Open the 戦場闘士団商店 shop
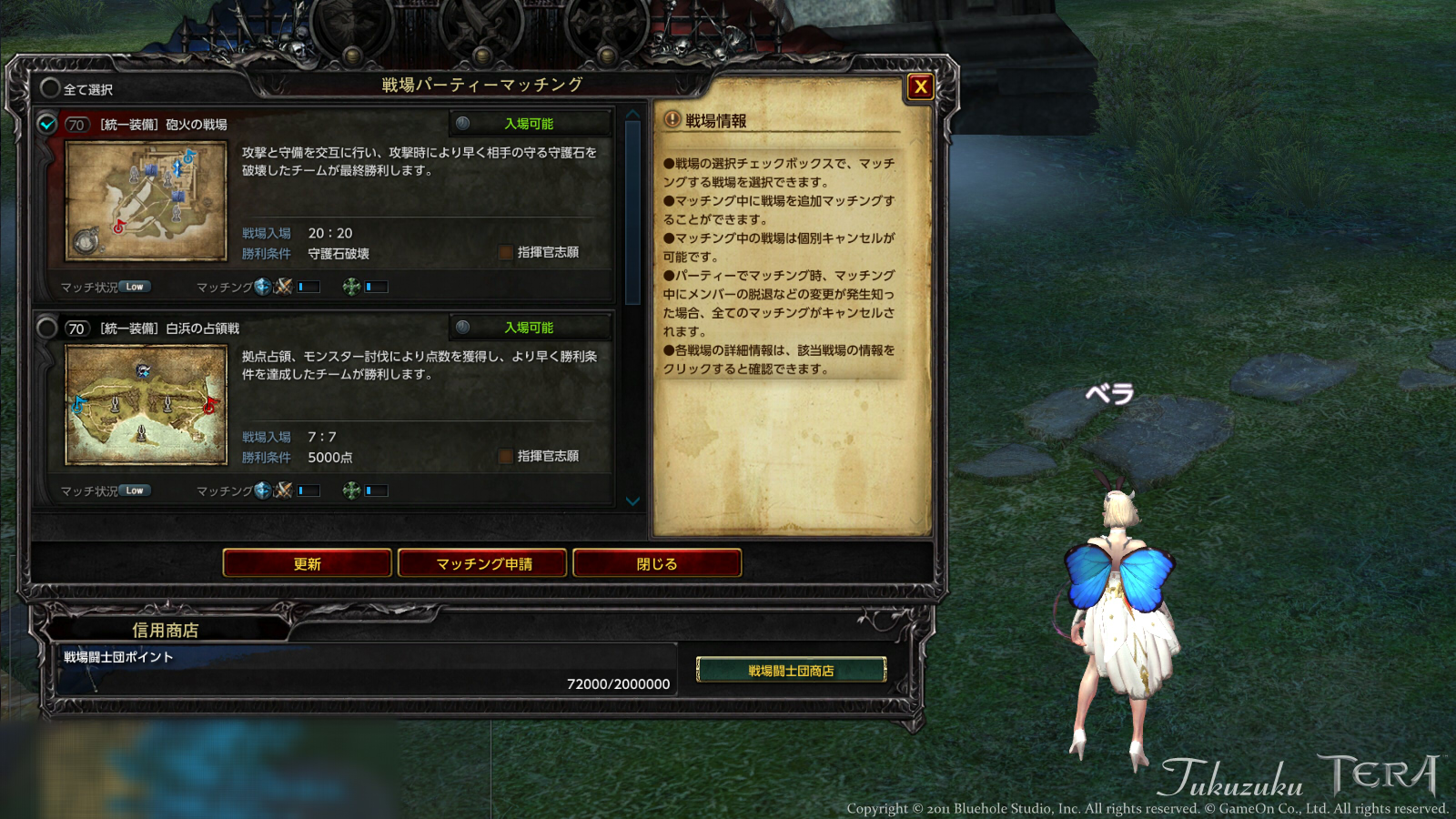The height and width of the screenshot is (819, 1456). click(x=790, y=670)
